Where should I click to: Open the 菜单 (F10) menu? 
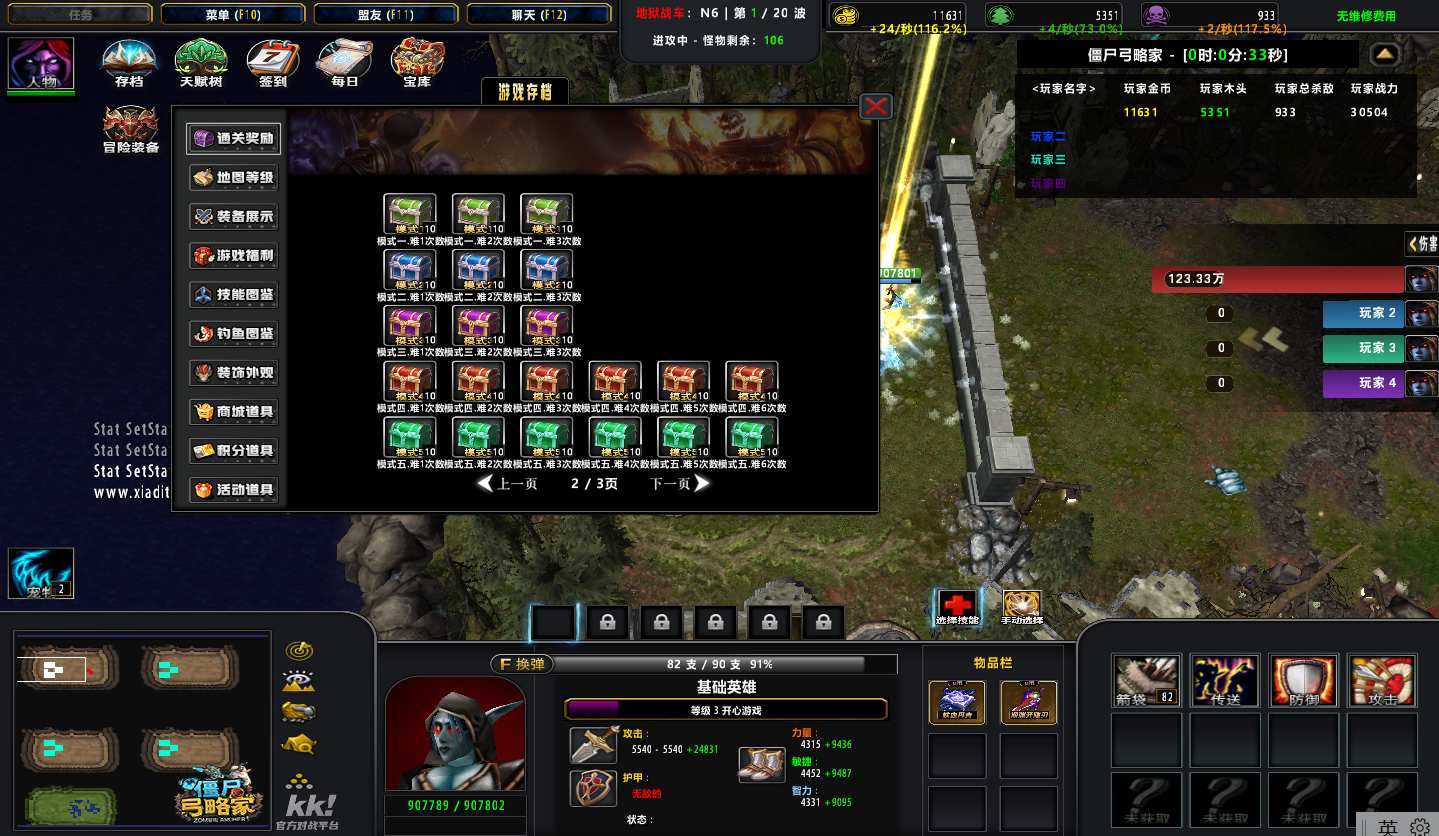232,14
